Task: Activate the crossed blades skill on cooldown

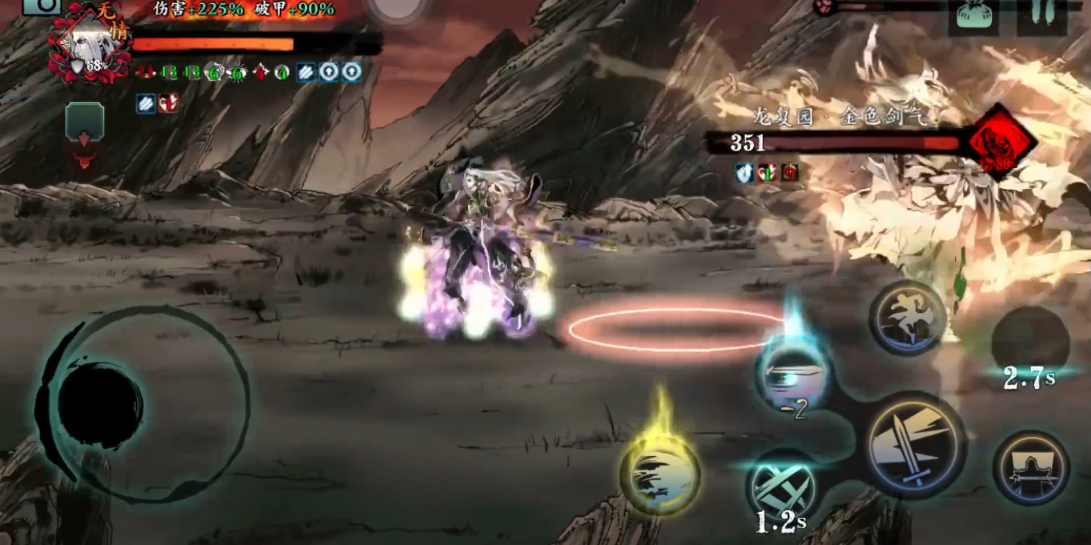Action: click(783, 488)
